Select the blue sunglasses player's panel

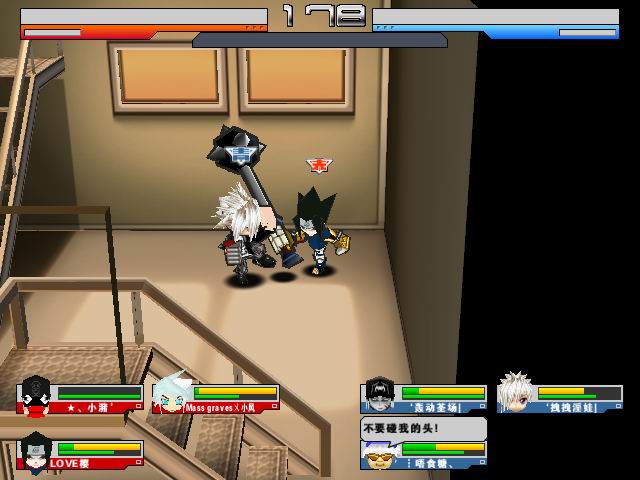[424, 453]
